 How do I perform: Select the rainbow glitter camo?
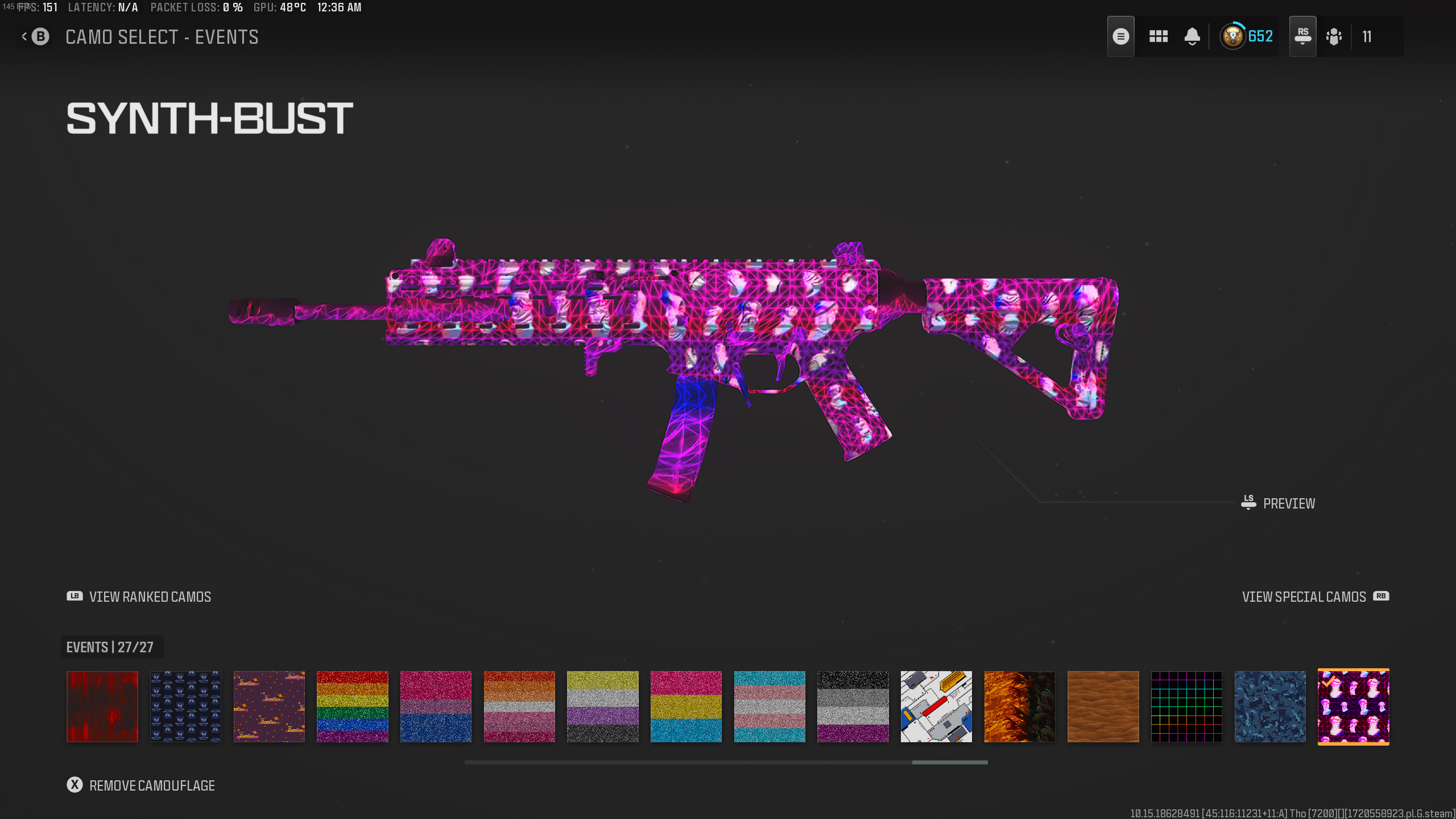pyautogui.click(x=352, y=706)
